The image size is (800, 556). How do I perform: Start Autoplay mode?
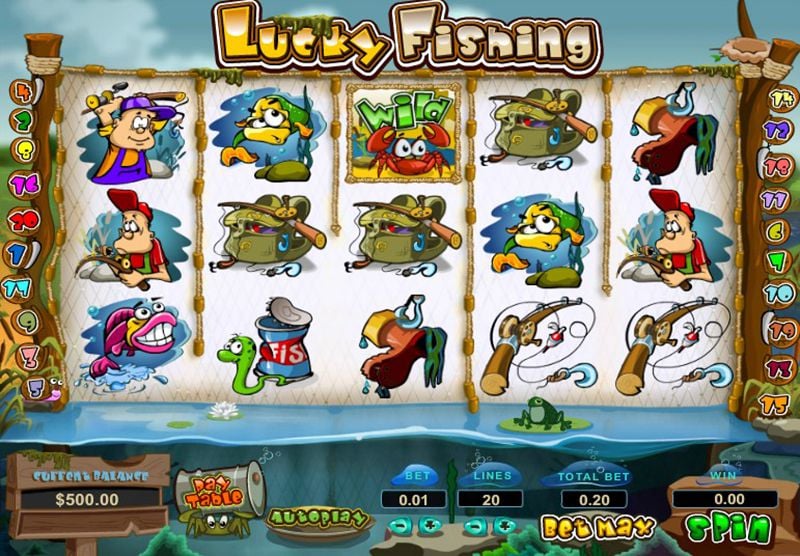coord(318,517)
